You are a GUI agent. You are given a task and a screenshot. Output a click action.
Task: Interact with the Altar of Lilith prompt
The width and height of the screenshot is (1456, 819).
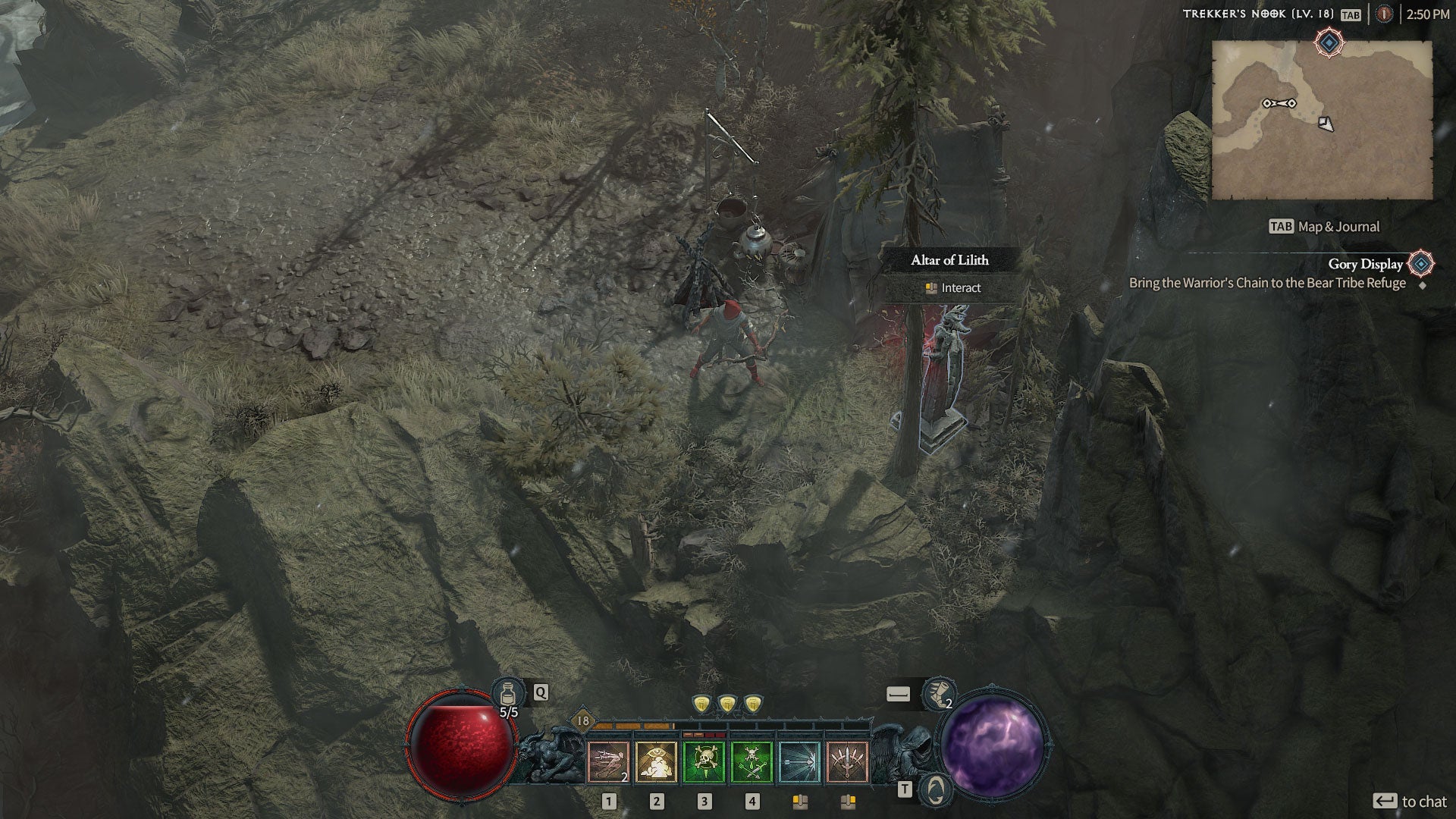click(952, 288)
